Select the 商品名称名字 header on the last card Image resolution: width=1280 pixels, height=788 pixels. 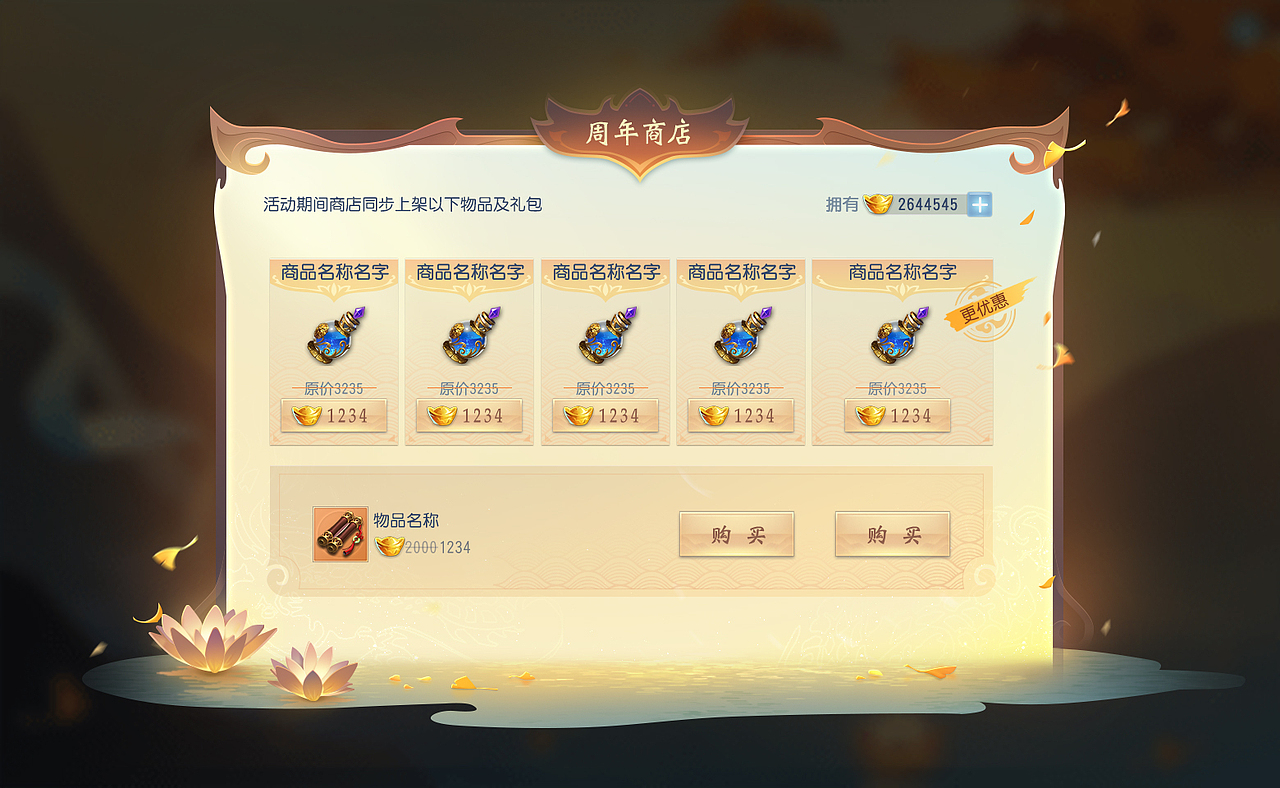897,271
